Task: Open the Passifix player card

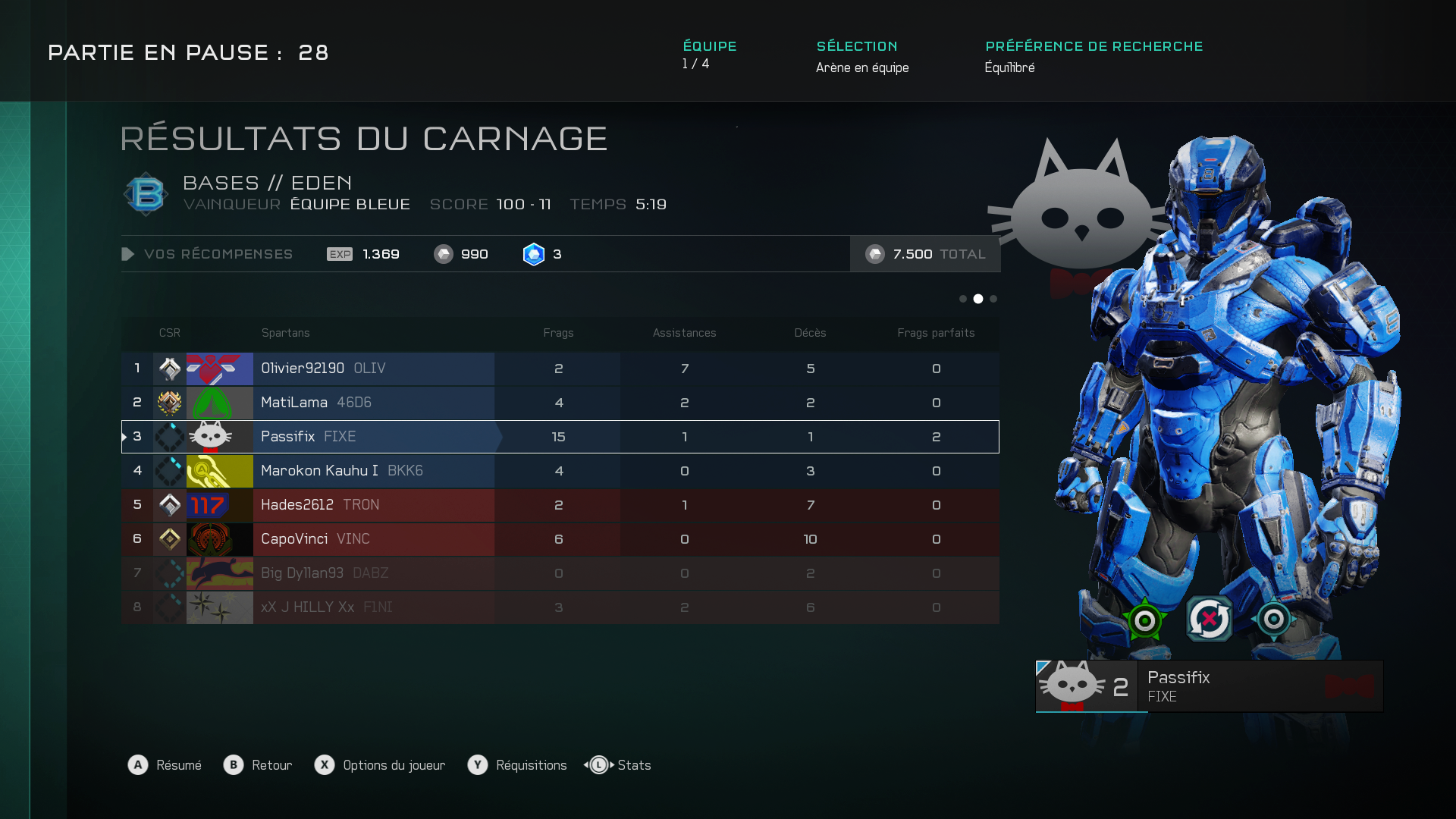Action: pyautogui.click(x=1209, y=686)
